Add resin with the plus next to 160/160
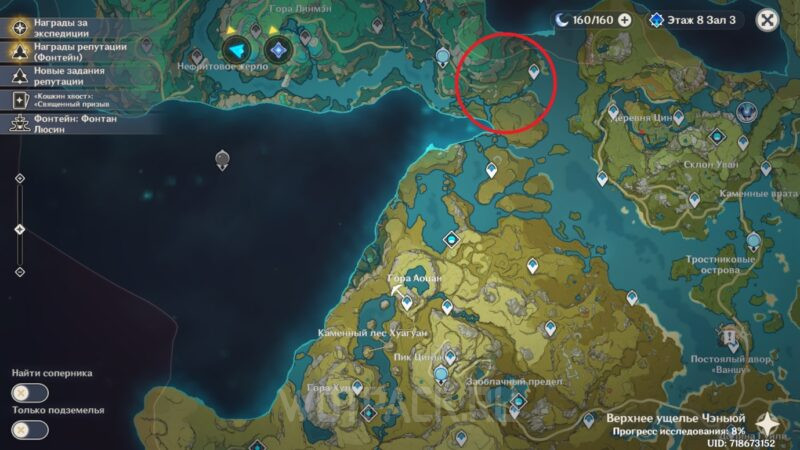 click(625, 19)
